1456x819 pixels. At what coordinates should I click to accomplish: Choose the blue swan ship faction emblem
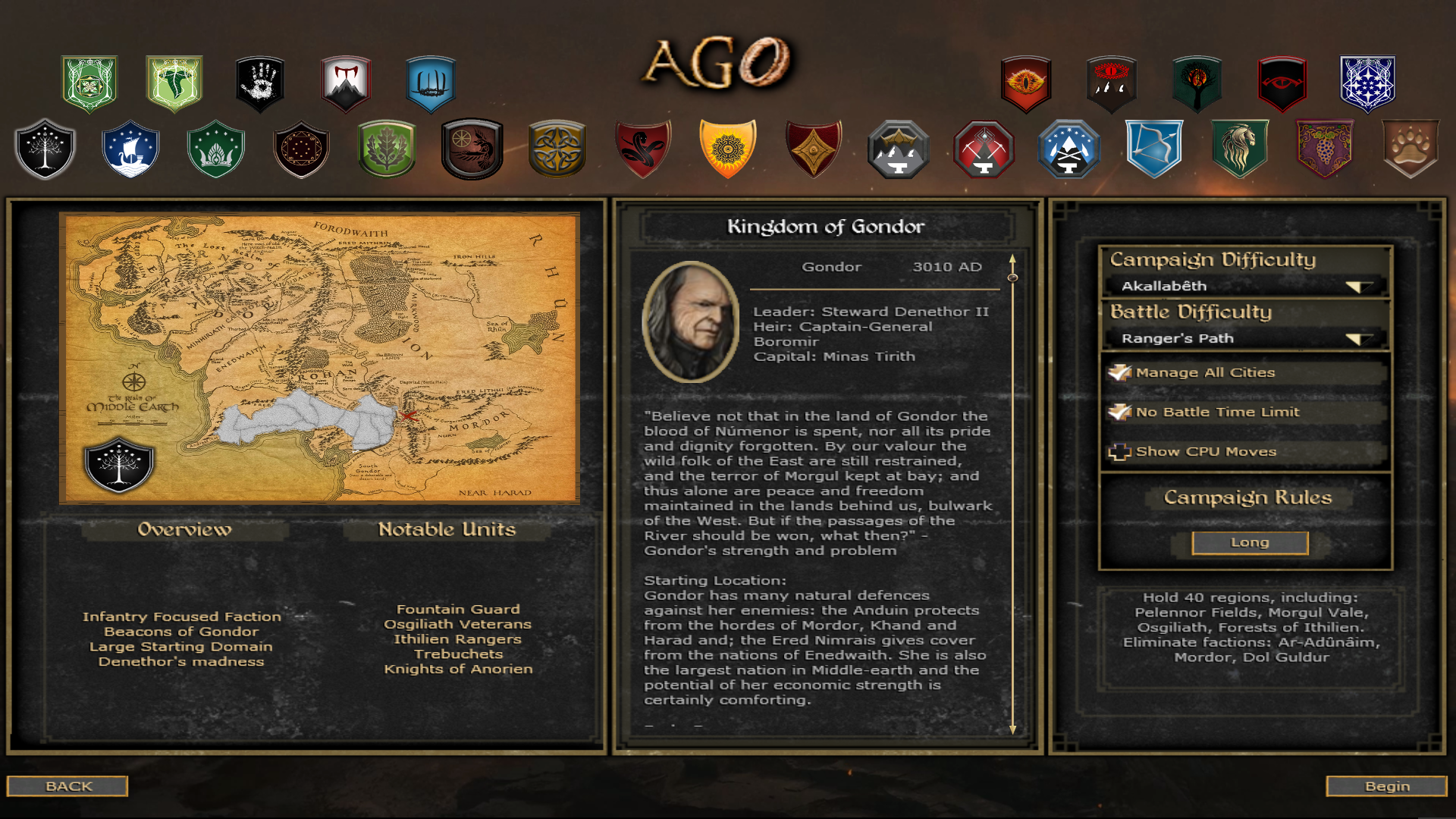(x=130, y=149)
